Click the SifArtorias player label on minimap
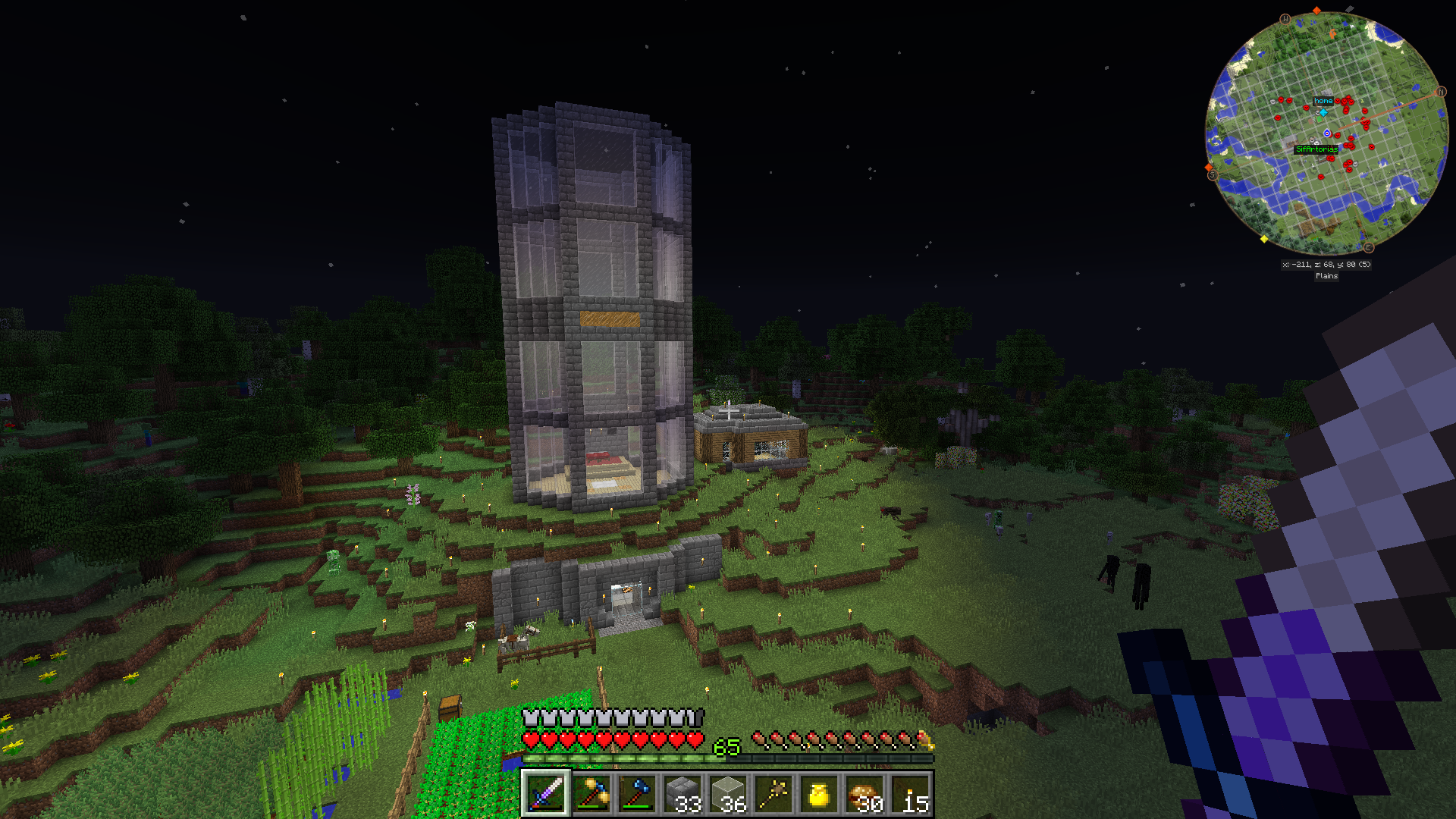The image size is (1456, 819). pos(1316,149)
